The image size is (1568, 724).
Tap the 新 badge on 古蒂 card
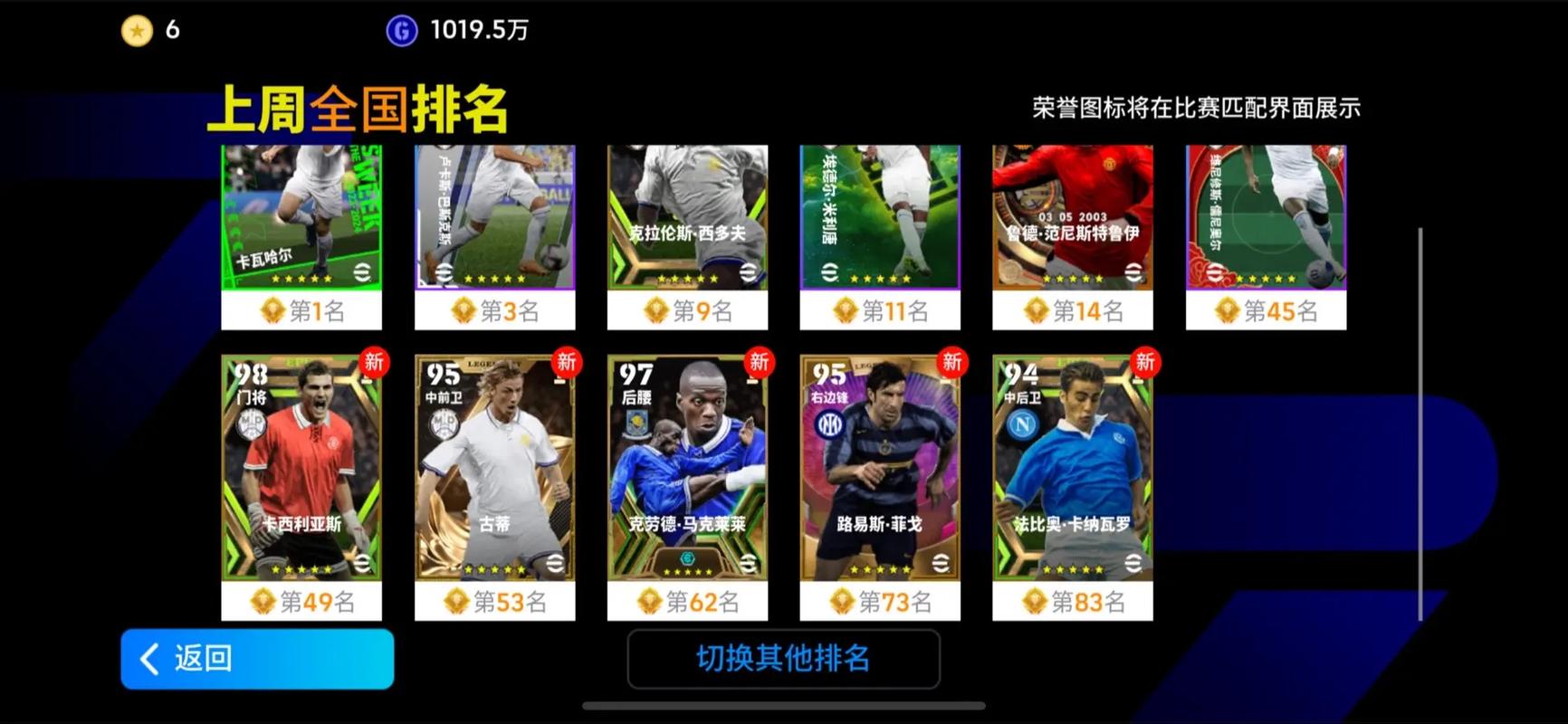(566, 362)
